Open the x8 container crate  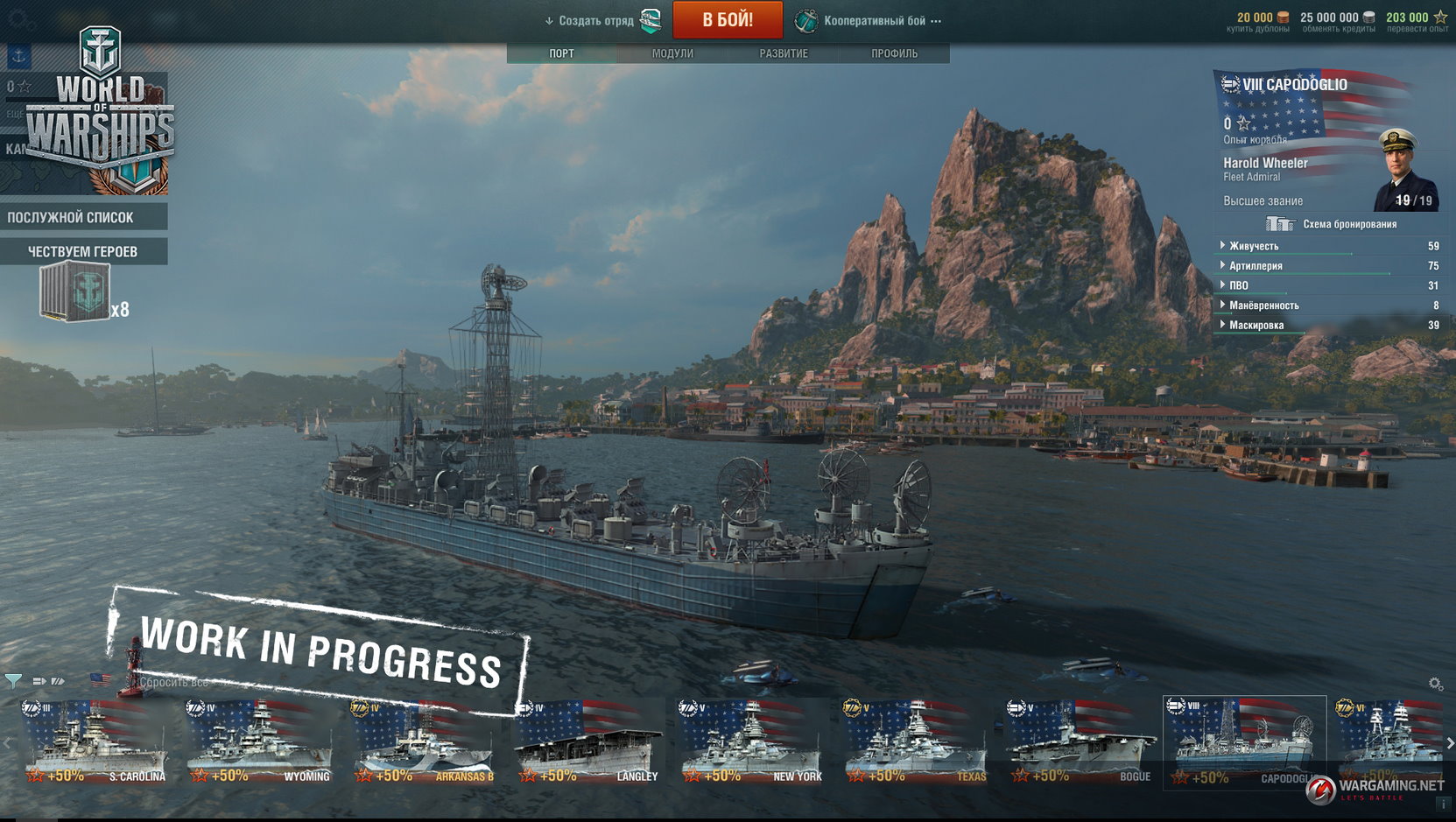pos(75,292)
